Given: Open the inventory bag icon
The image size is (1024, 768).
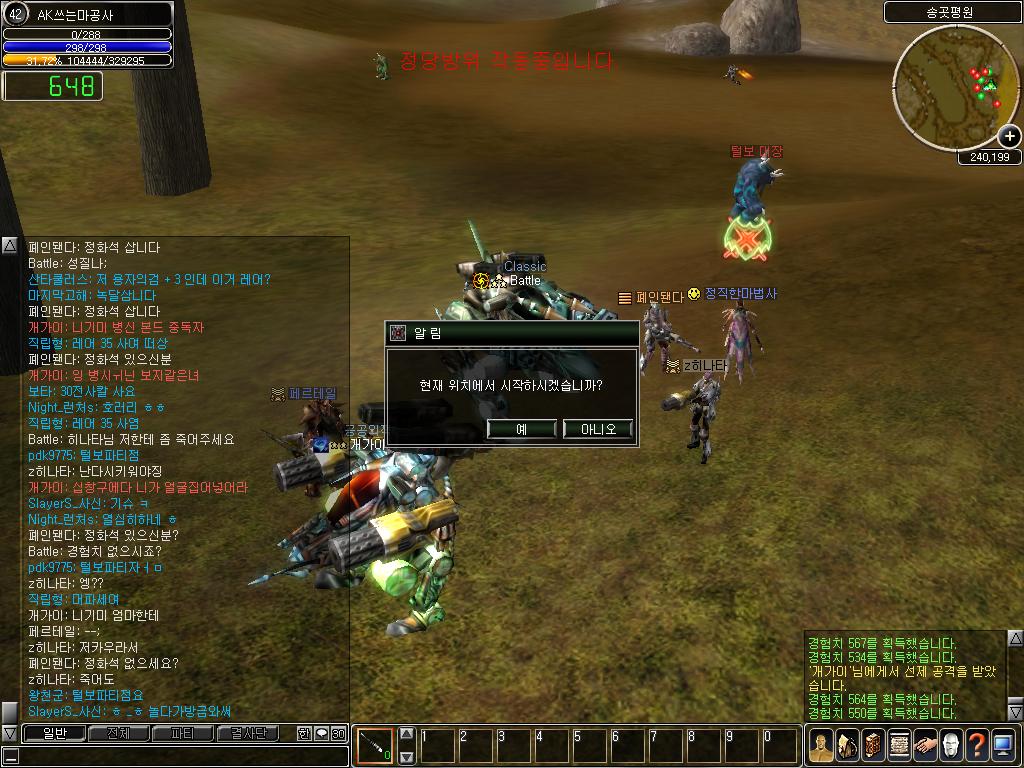Looking at the screenshot, I should tap(846, 745).
